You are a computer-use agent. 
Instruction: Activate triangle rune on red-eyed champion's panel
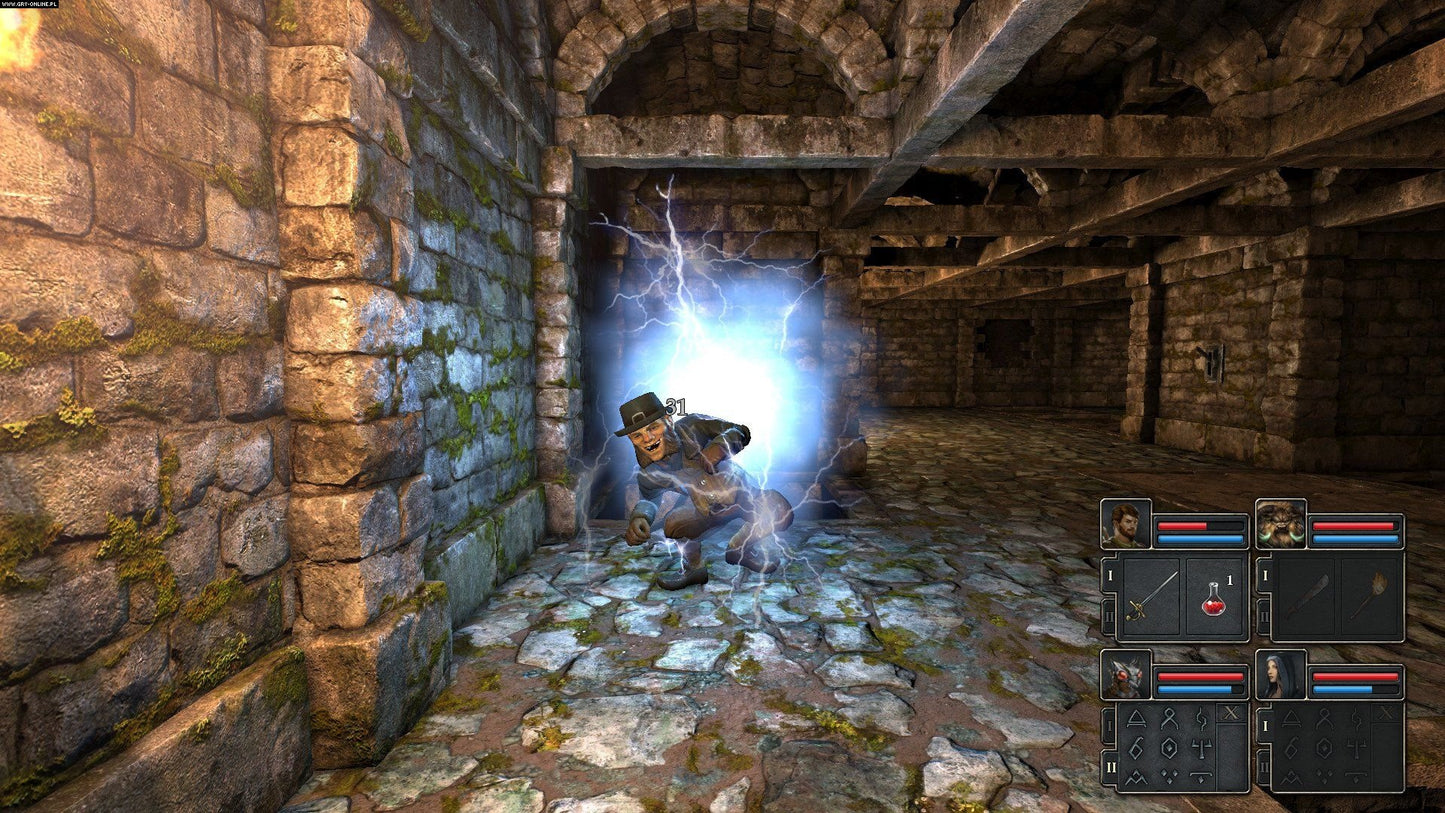1137,717
